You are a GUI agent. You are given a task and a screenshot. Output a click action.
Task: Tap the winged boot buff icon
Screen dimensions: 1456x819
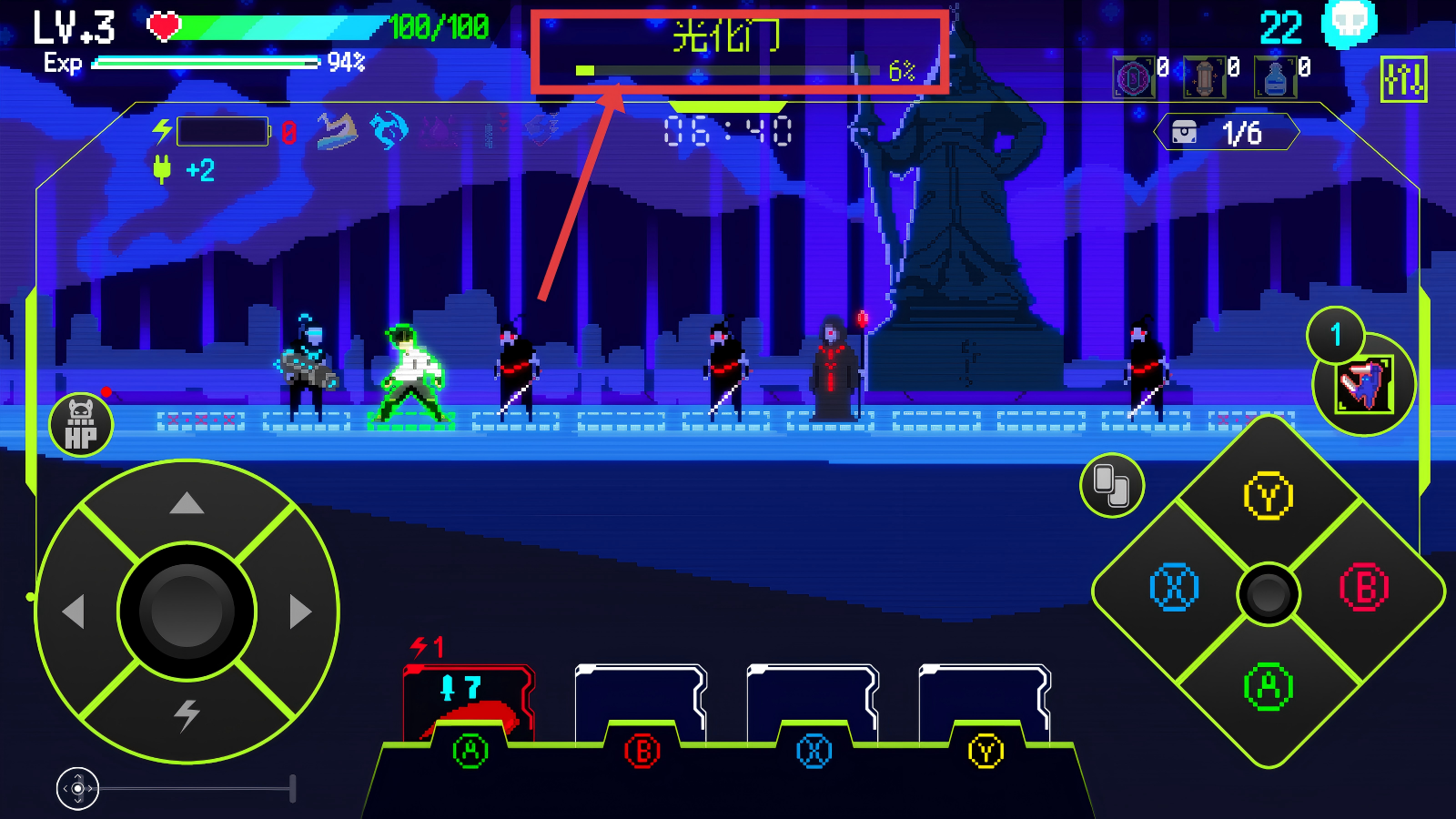tap(336, 132)
